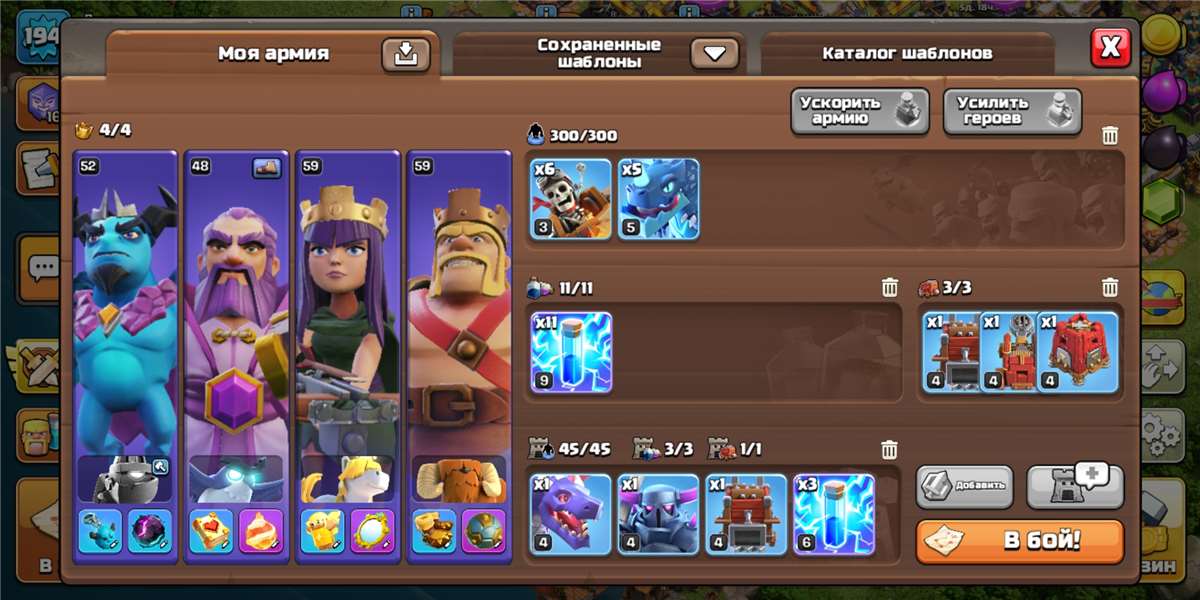Delete troops with the trash icon beside 300/300

(1110, 136)
